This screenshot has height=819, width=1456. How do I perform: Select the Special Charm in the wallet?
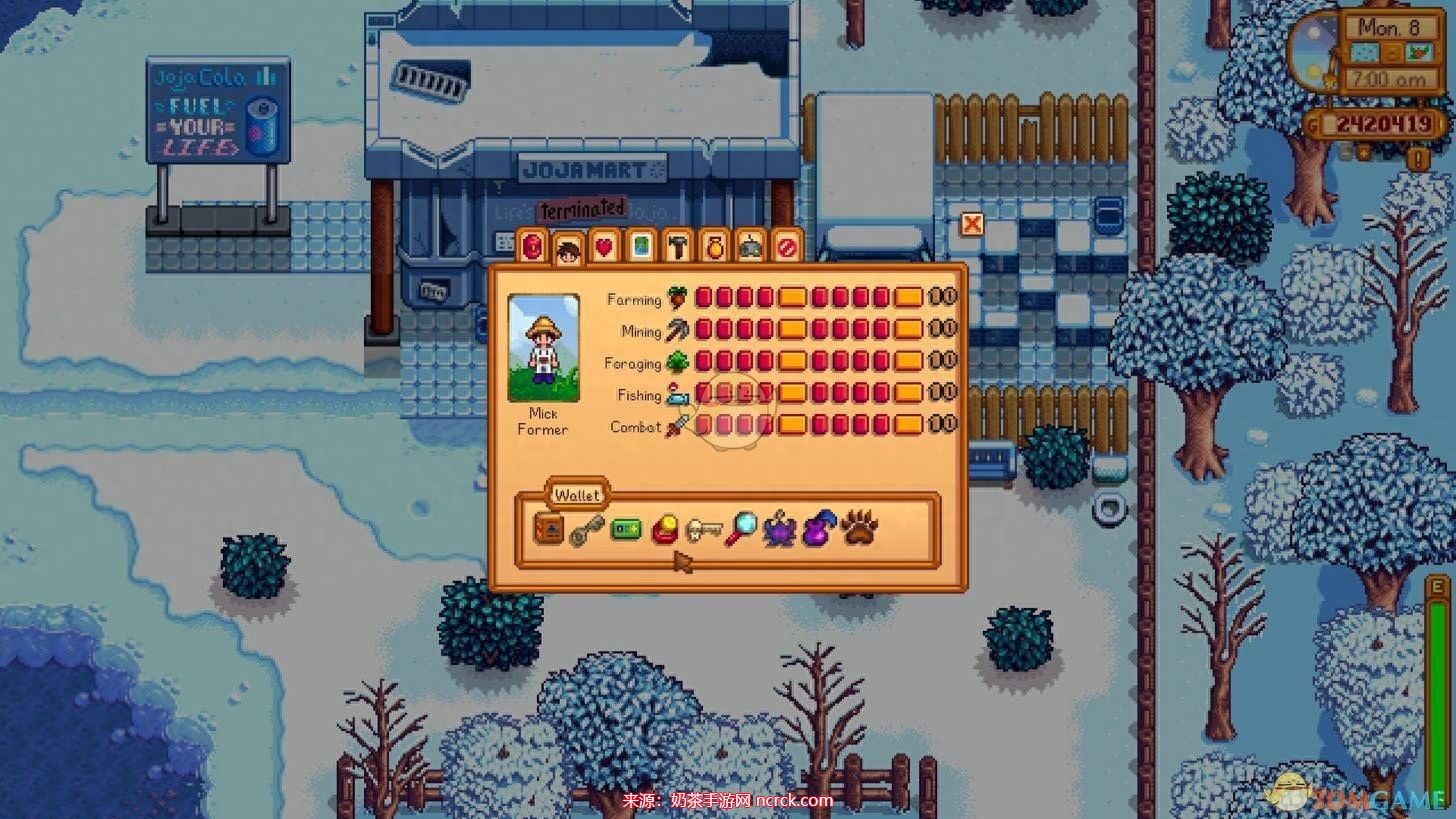click(664, 529)
